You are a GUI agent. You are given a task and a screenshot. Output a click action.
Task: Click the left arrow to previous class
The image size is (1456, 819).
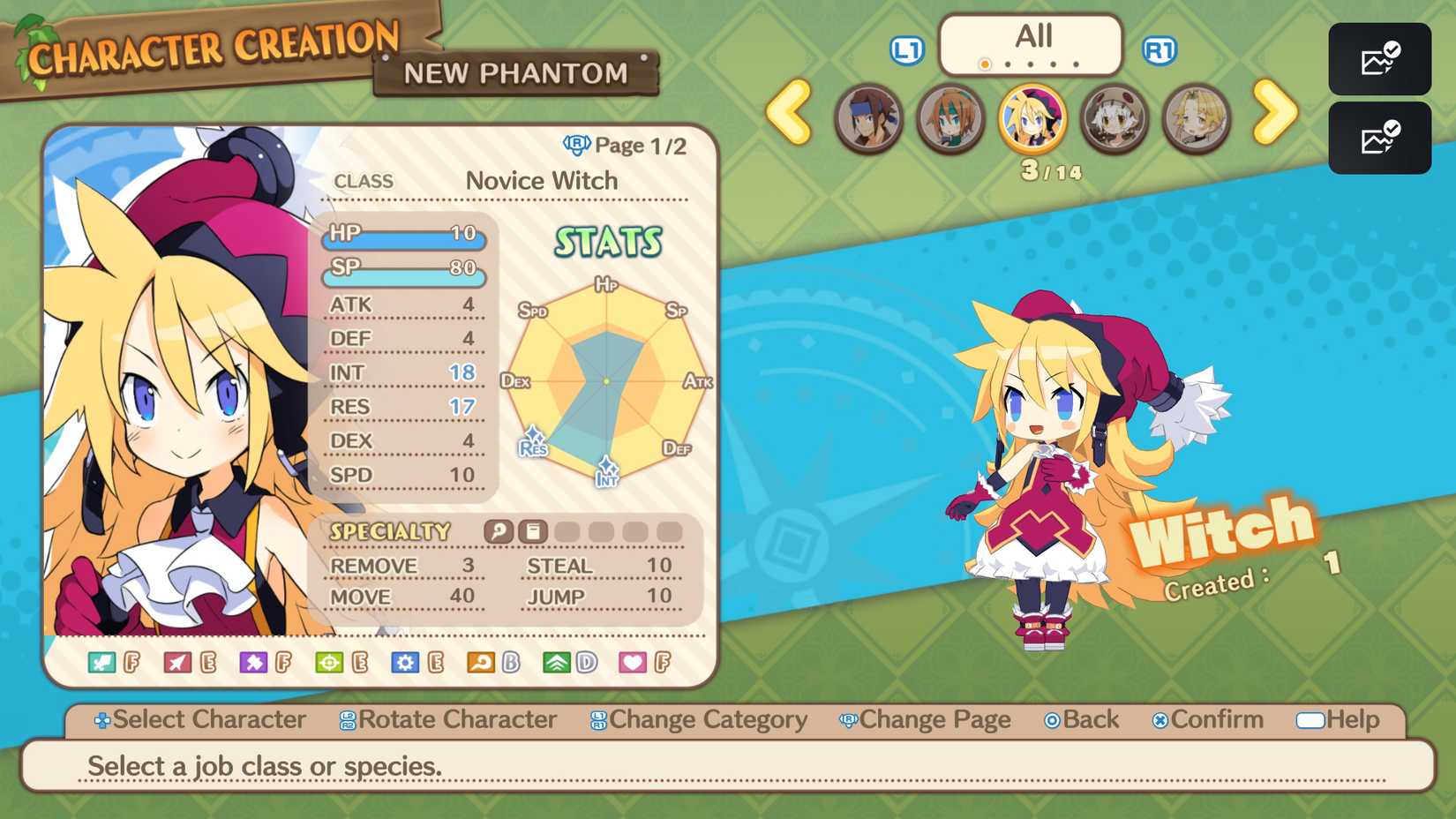pos(792,116)
